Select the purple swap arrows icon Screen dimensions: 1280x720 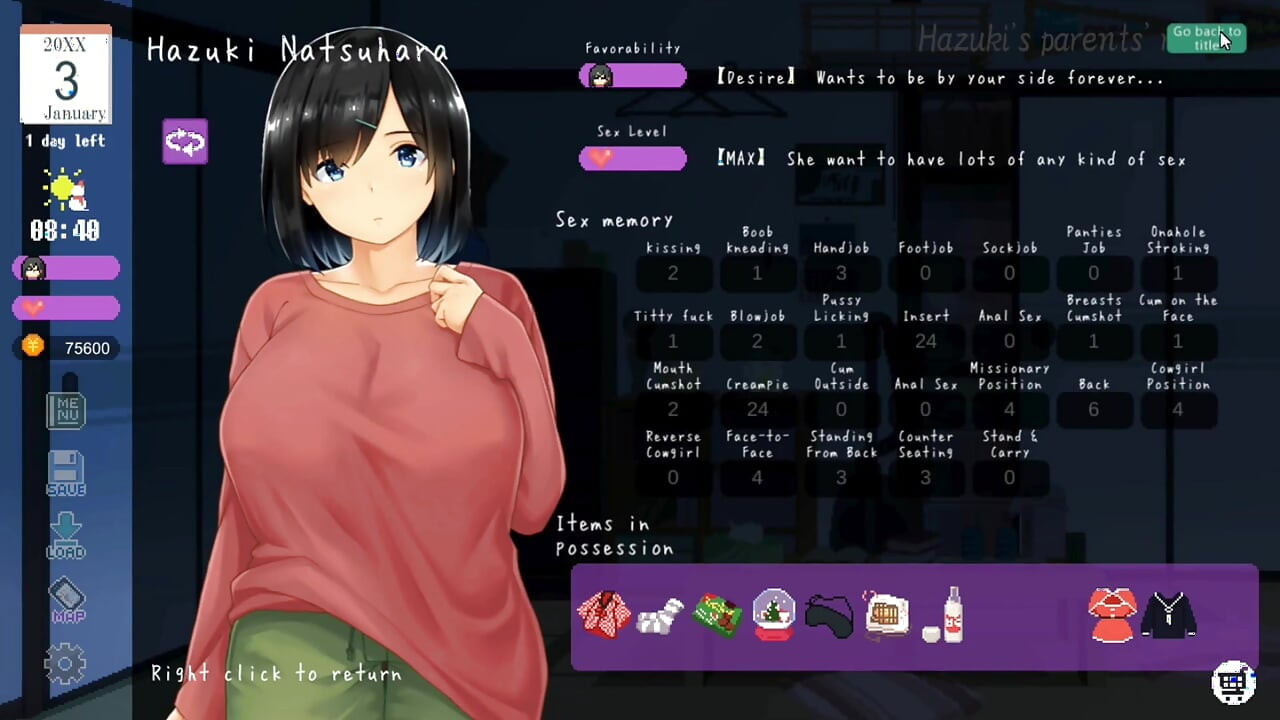pyautogui.click(x=185, y=142)
